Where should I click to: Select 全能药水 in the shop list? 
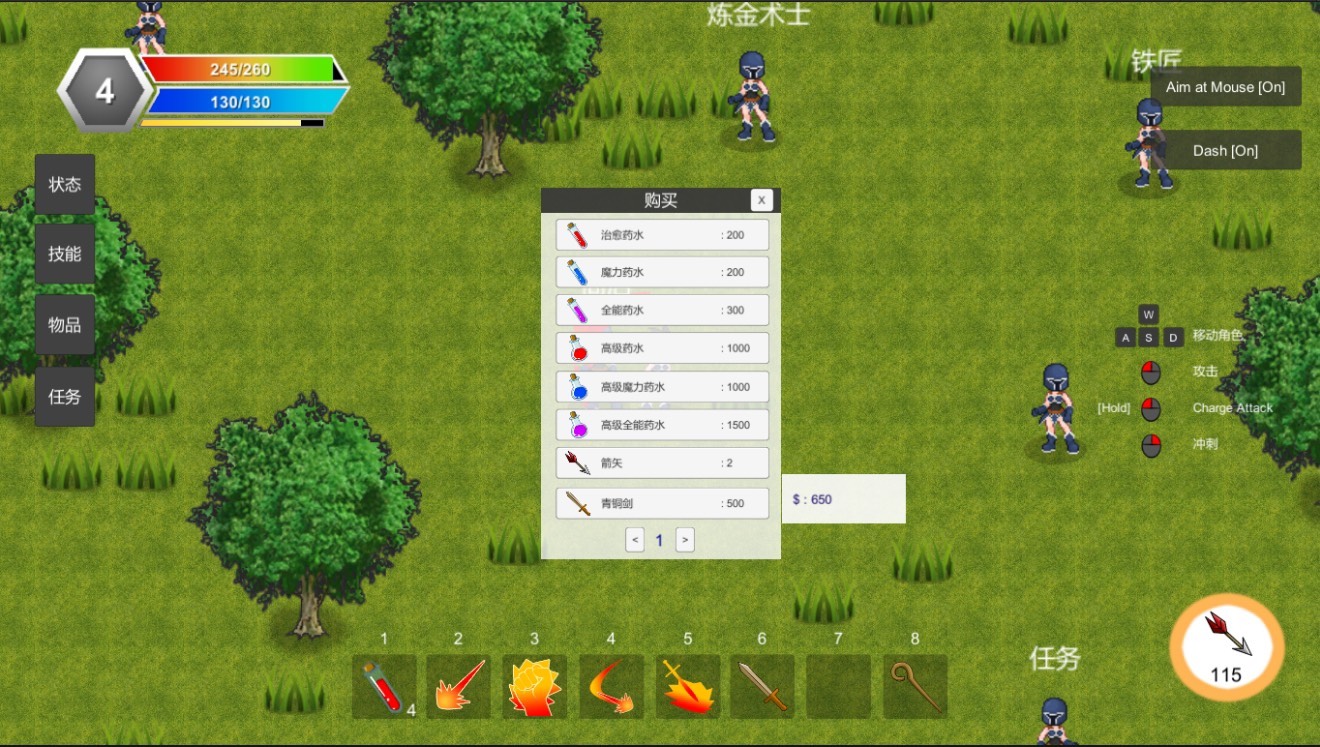click(662, 310)
